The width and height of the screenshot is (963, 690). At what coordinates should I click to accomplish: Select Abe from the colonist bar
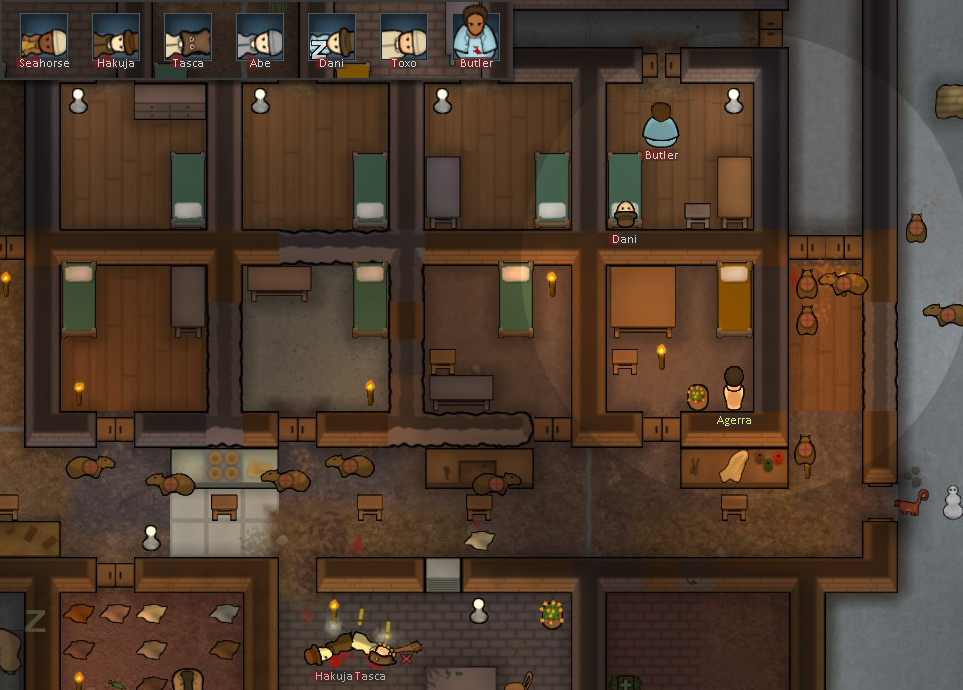tap(260, 37)
